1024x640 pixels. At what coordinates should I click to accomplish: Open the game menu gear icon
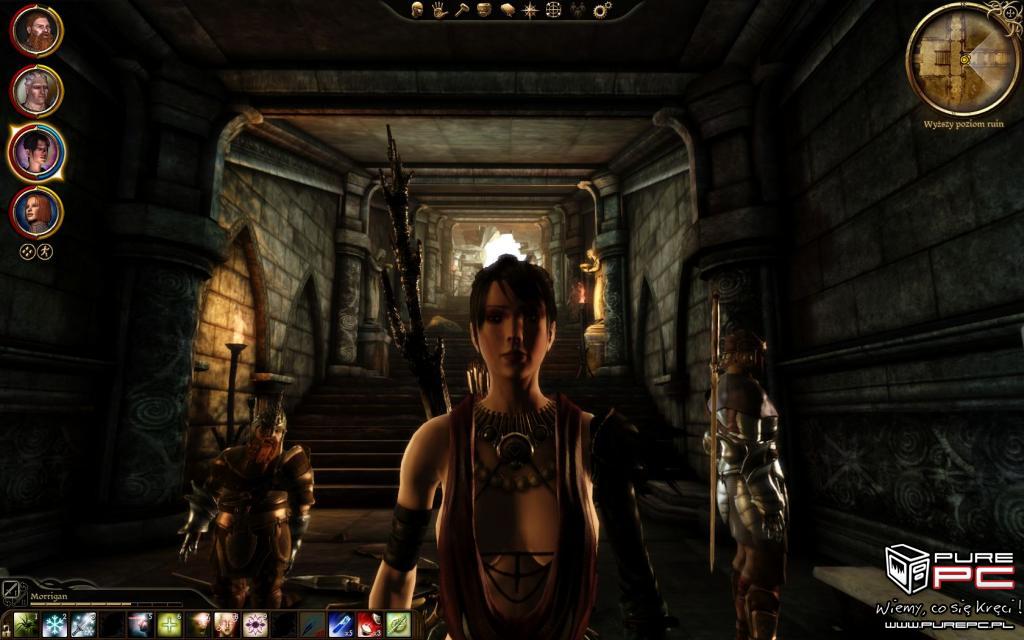point(602,10)
